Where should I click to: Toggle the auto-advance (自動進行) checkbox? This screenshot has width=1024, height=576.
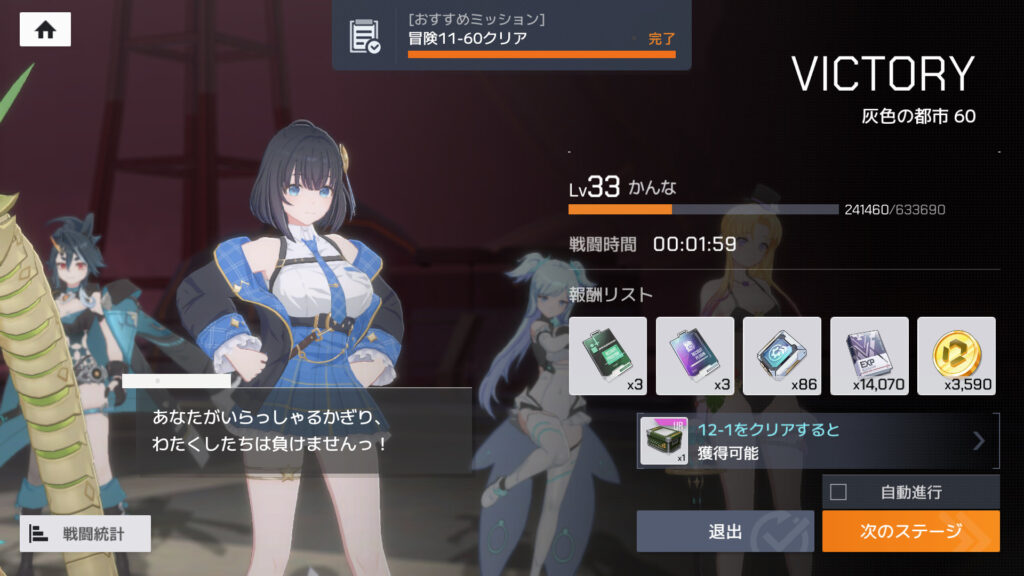[x=839, y=492]
